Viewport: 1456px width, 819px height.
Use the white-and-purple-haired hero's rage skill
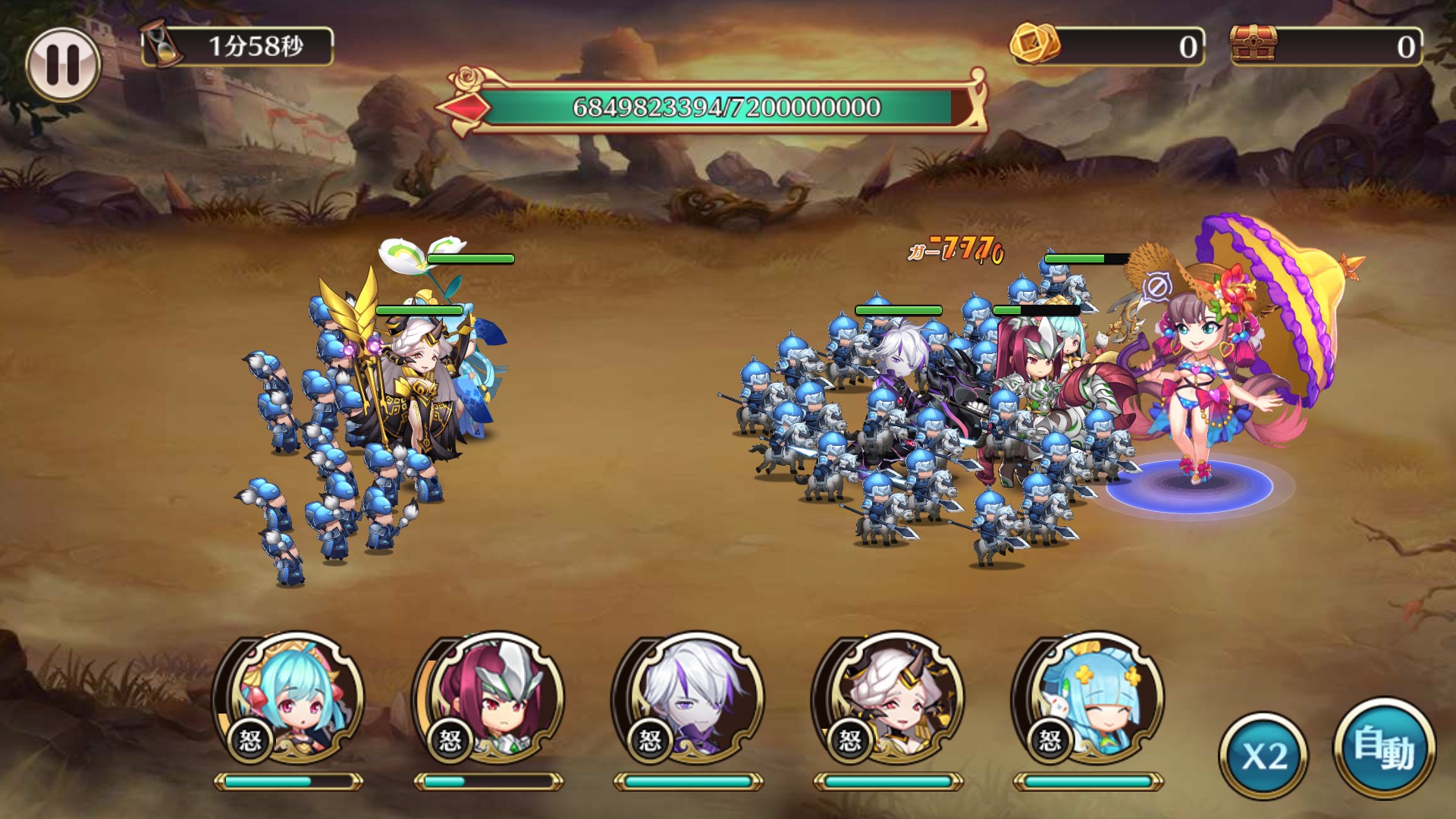click(689, 701)
